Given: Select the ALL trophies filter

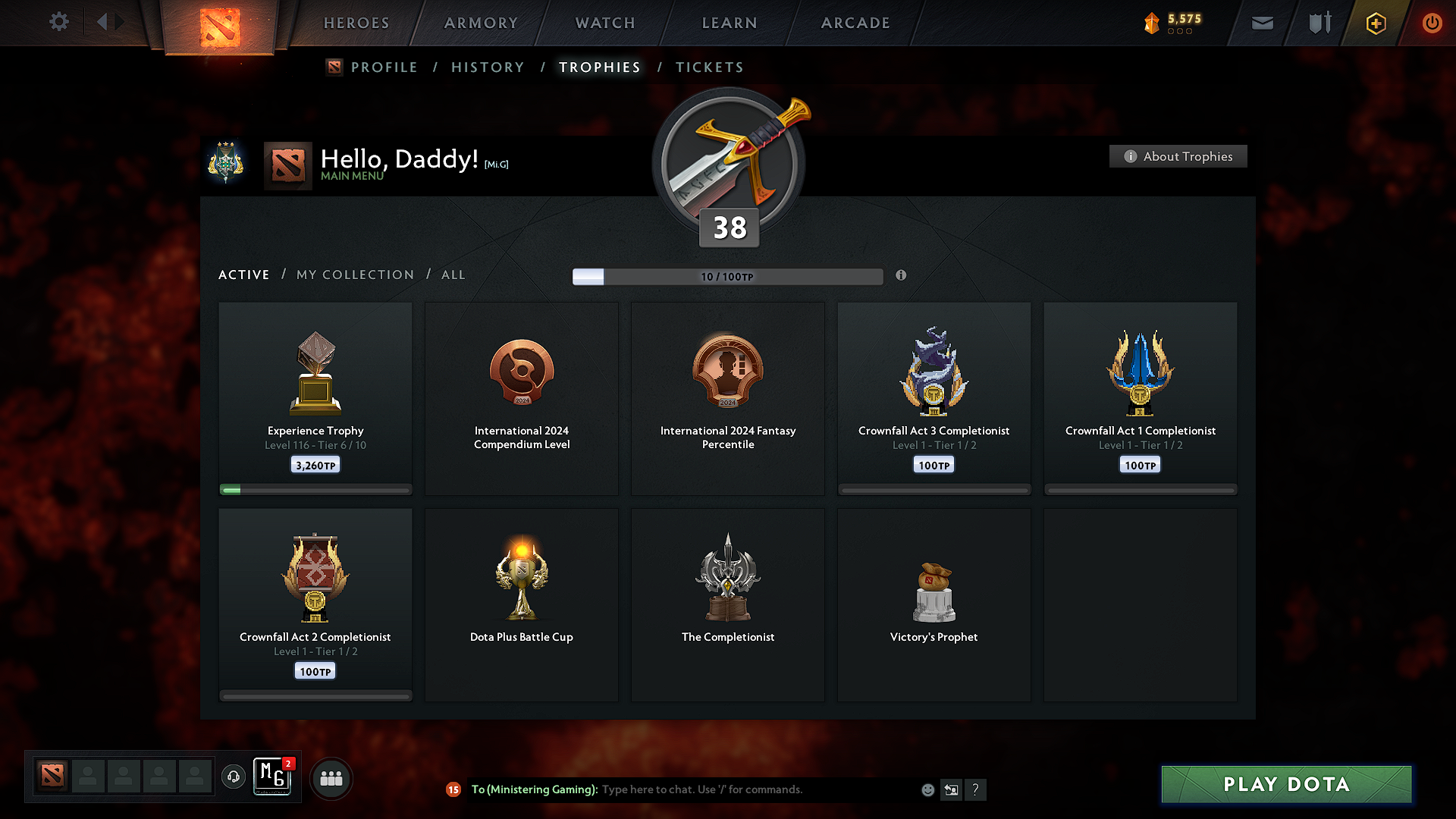Looking at the screenshot, I should [x=453, y=275].
